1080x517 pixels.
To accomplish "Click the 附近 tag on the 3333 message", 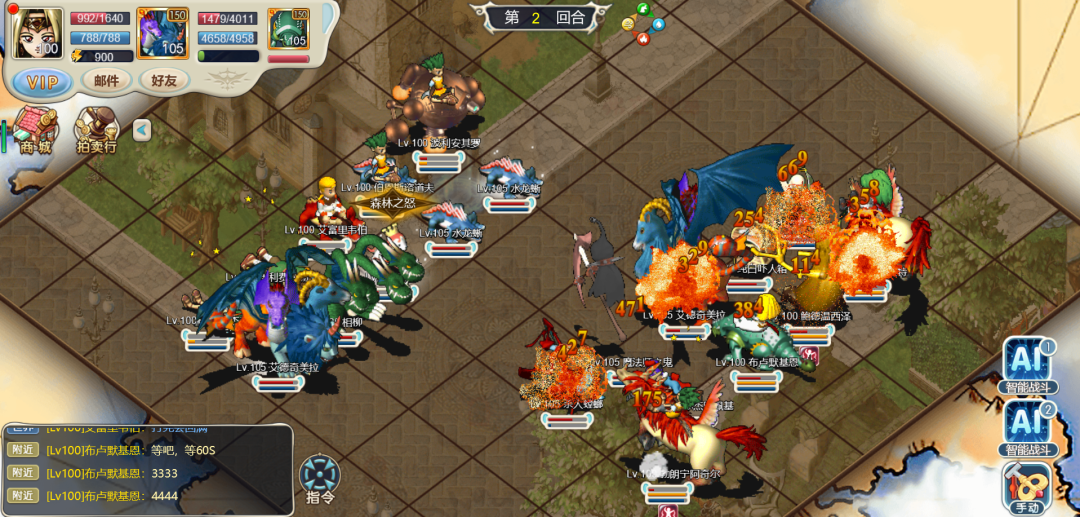I will point(22,472).
